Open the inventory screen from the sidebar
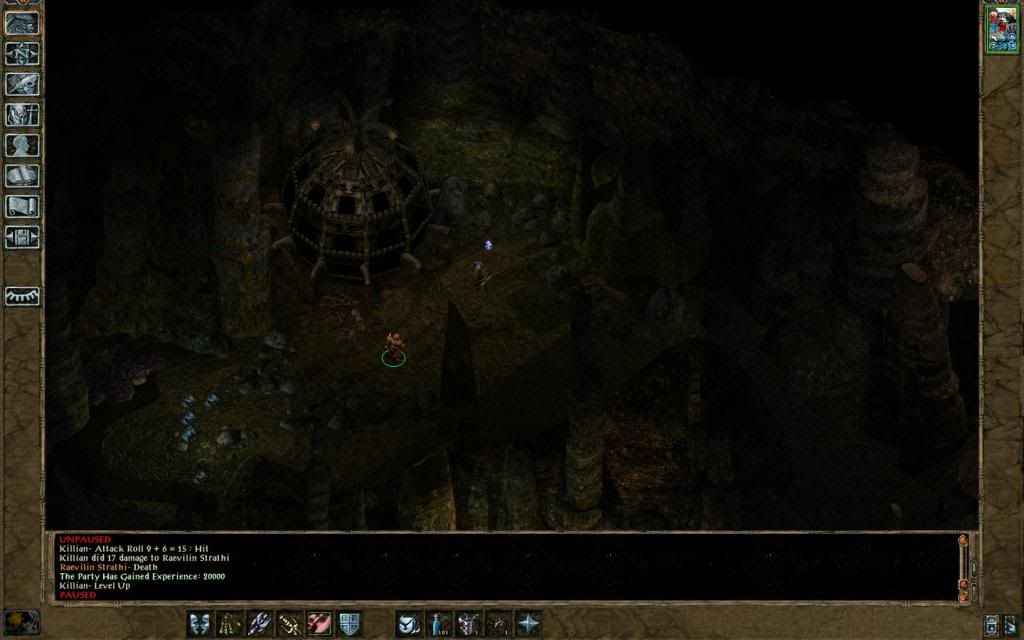Viewport: 1024px width, 640px height. coord(22,115)
